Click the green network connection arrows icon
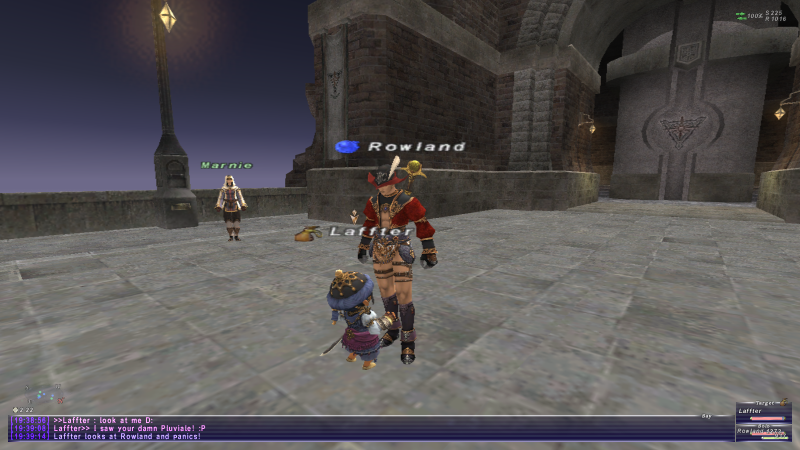800x450 pixels. tap(741, 15)
